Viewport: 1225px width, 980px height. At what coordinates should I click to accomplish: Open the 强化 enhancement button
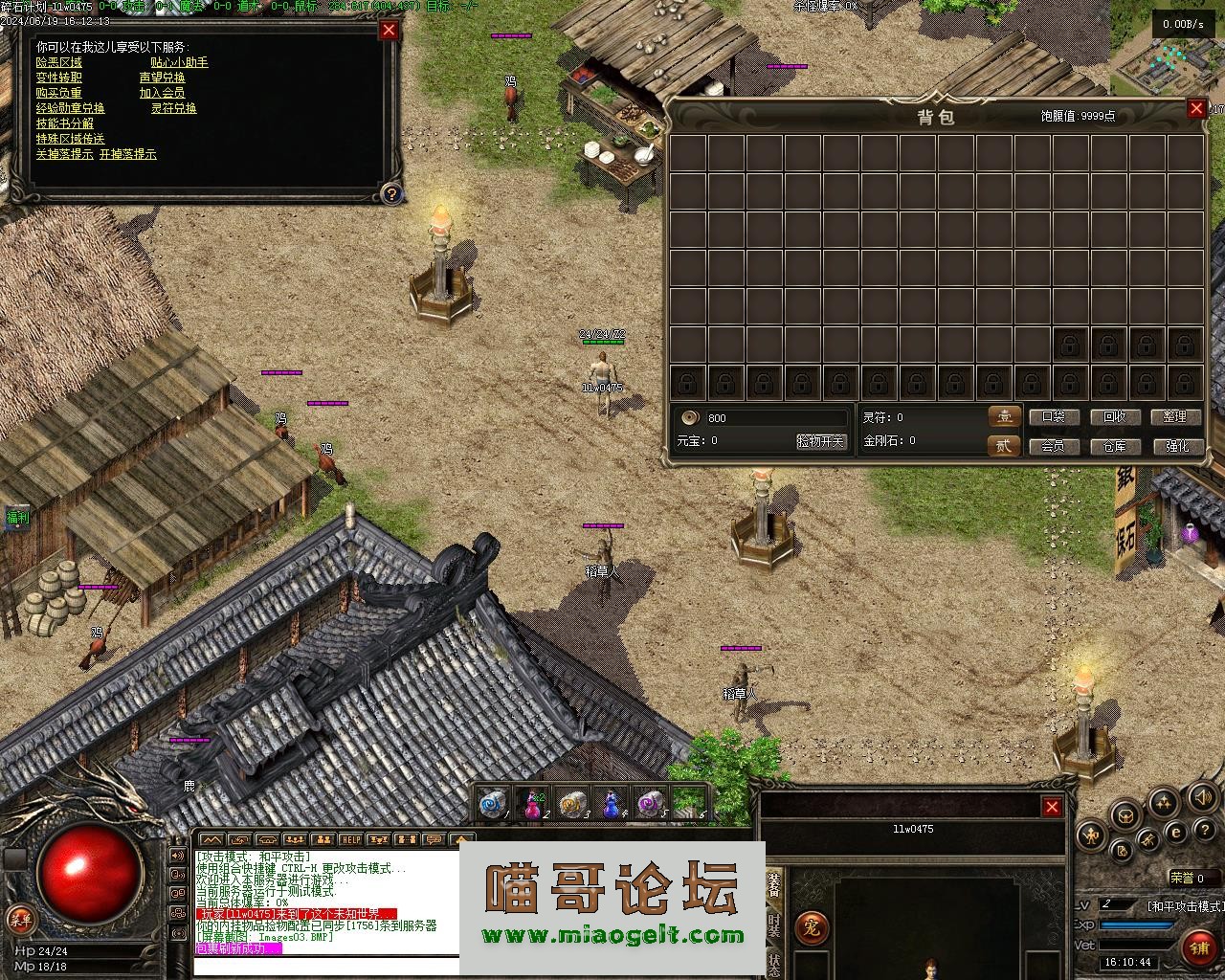[x=1175, y=446]
